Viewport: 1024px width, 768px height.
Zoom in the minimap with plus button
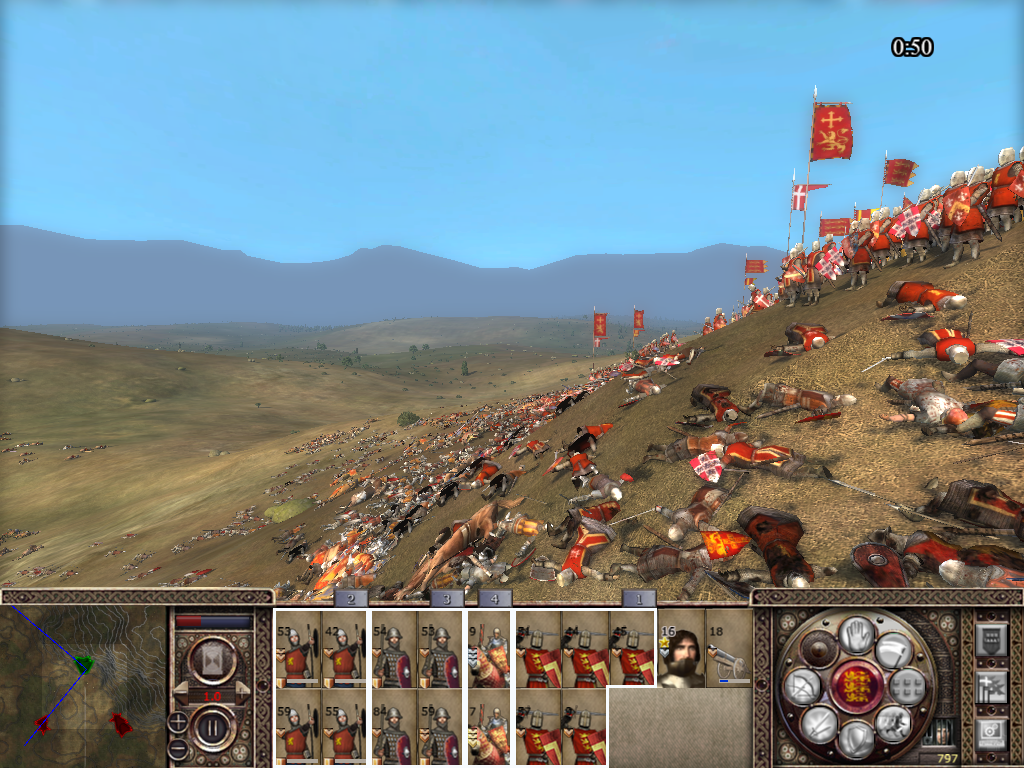pyautogui.click(x=177, y=720)
